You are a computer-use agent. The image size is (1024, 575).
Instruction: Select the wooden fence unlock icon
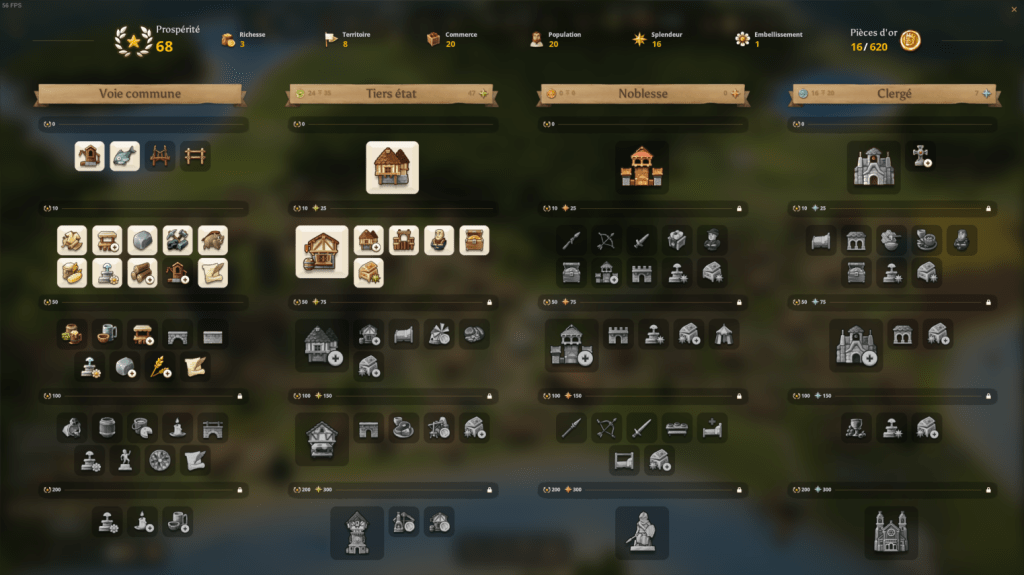(195, 156)
